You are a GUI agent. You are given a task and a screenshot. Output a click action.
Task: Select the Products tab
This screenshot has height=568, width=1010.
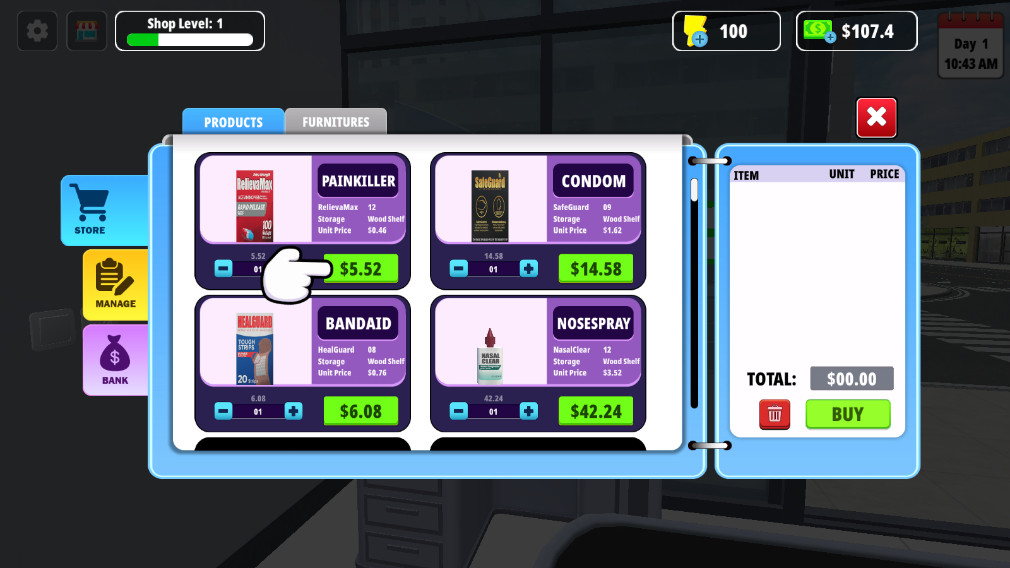(x=233, y=122)
